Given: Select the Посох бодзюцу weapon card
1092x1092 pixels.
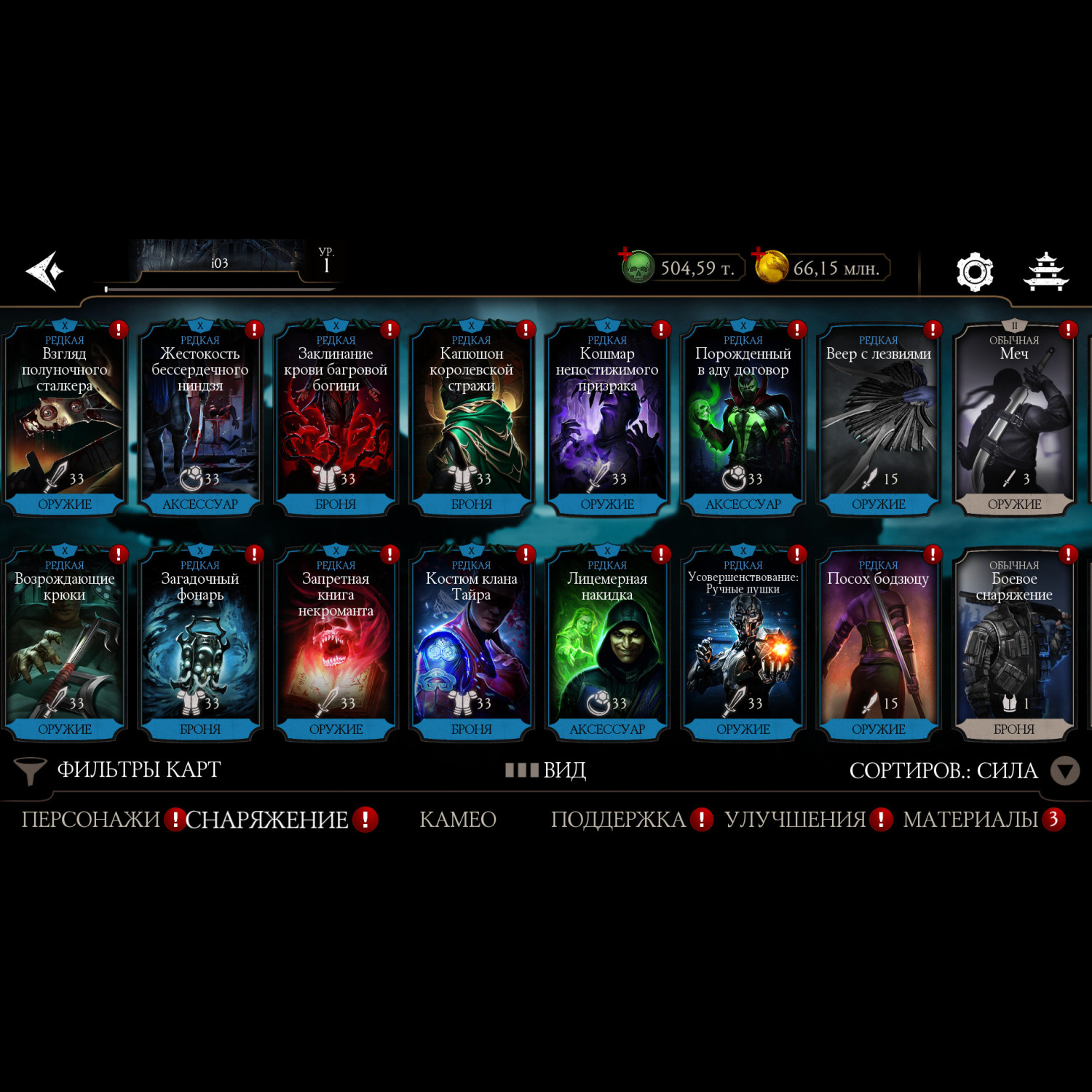Looking at the screenshot, I should (878, 644).
